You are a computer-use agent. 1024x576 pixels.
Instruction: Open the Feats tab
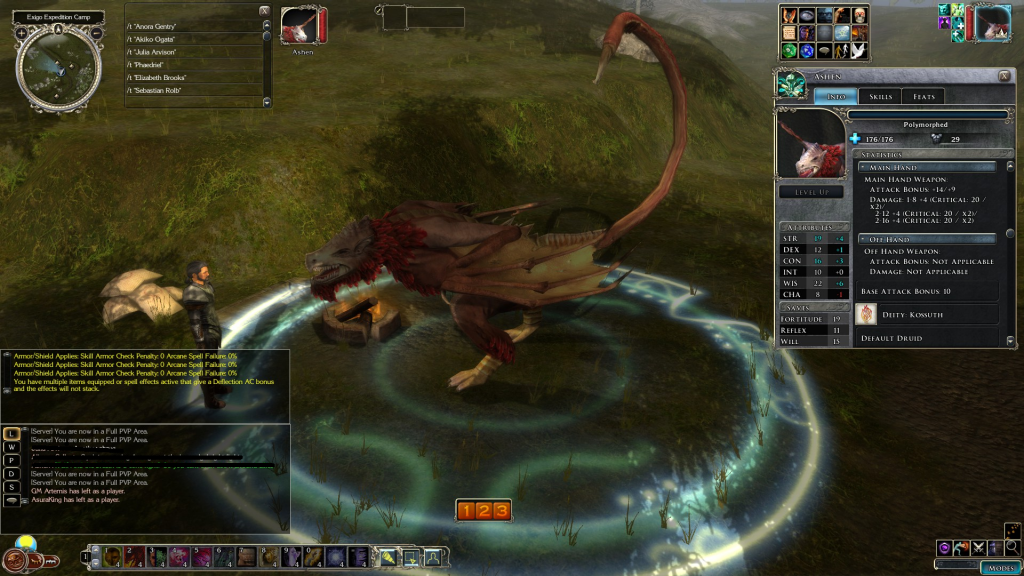(924, 97)
